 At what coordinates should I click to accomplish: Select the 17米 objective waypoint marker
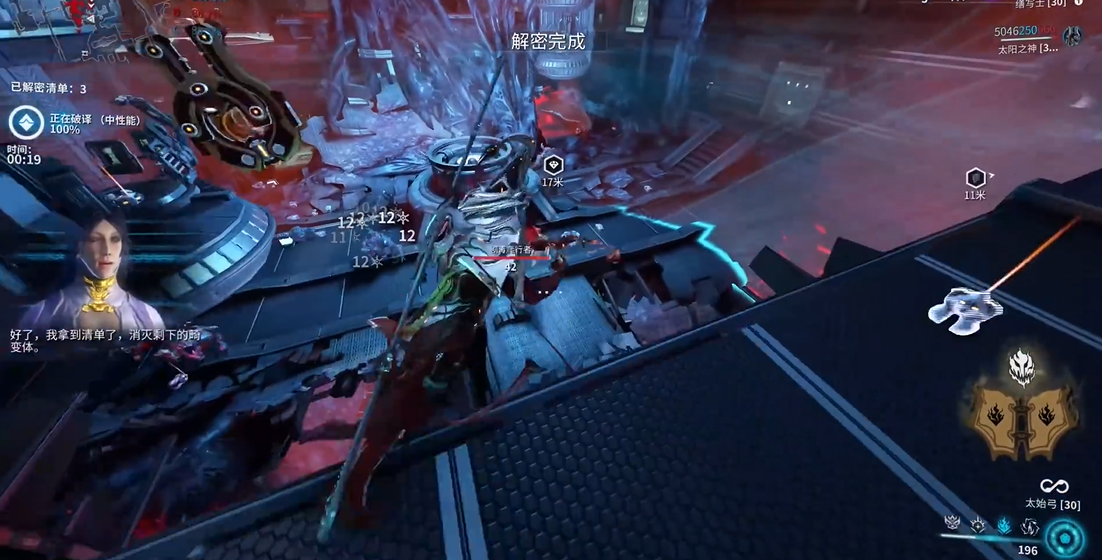(x=553, y=164)
